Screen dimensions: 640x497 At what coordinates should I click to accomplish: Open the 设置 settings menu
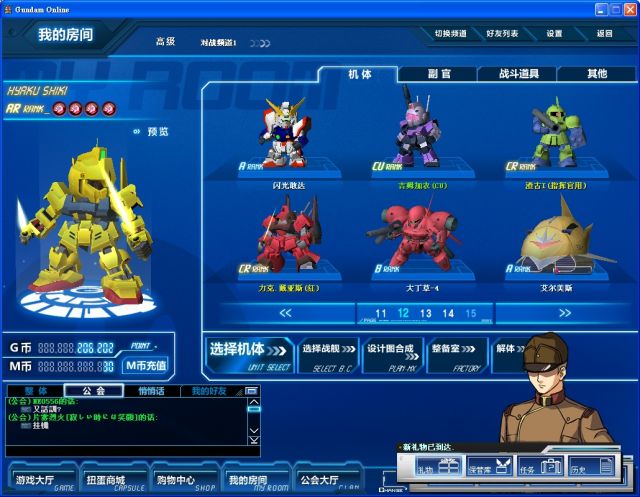(x=554, y=33)
